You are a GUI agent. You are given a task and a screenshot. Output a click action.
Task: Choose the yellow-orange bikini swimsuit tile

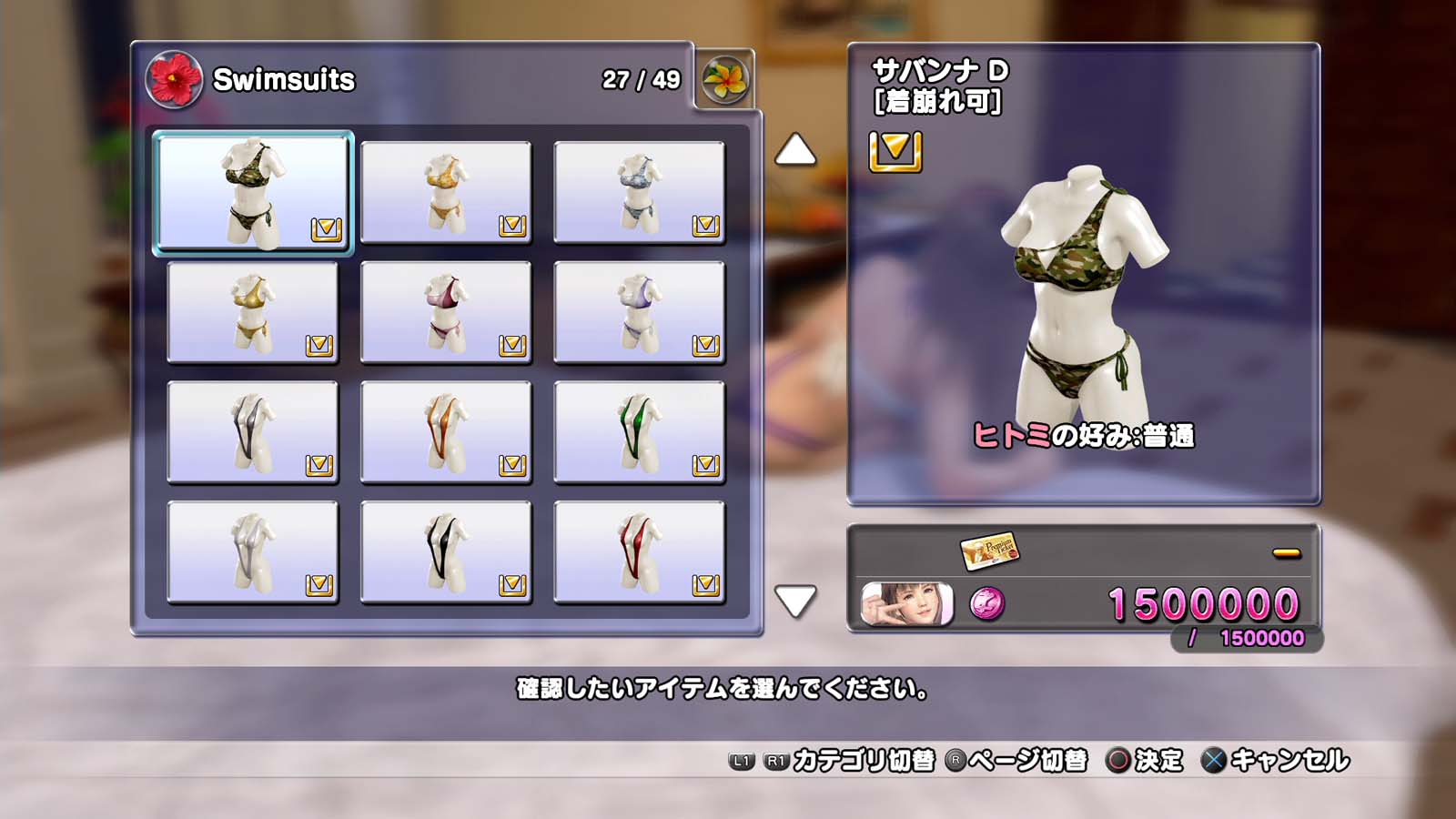pyautogui.click(x=446, y=192)
